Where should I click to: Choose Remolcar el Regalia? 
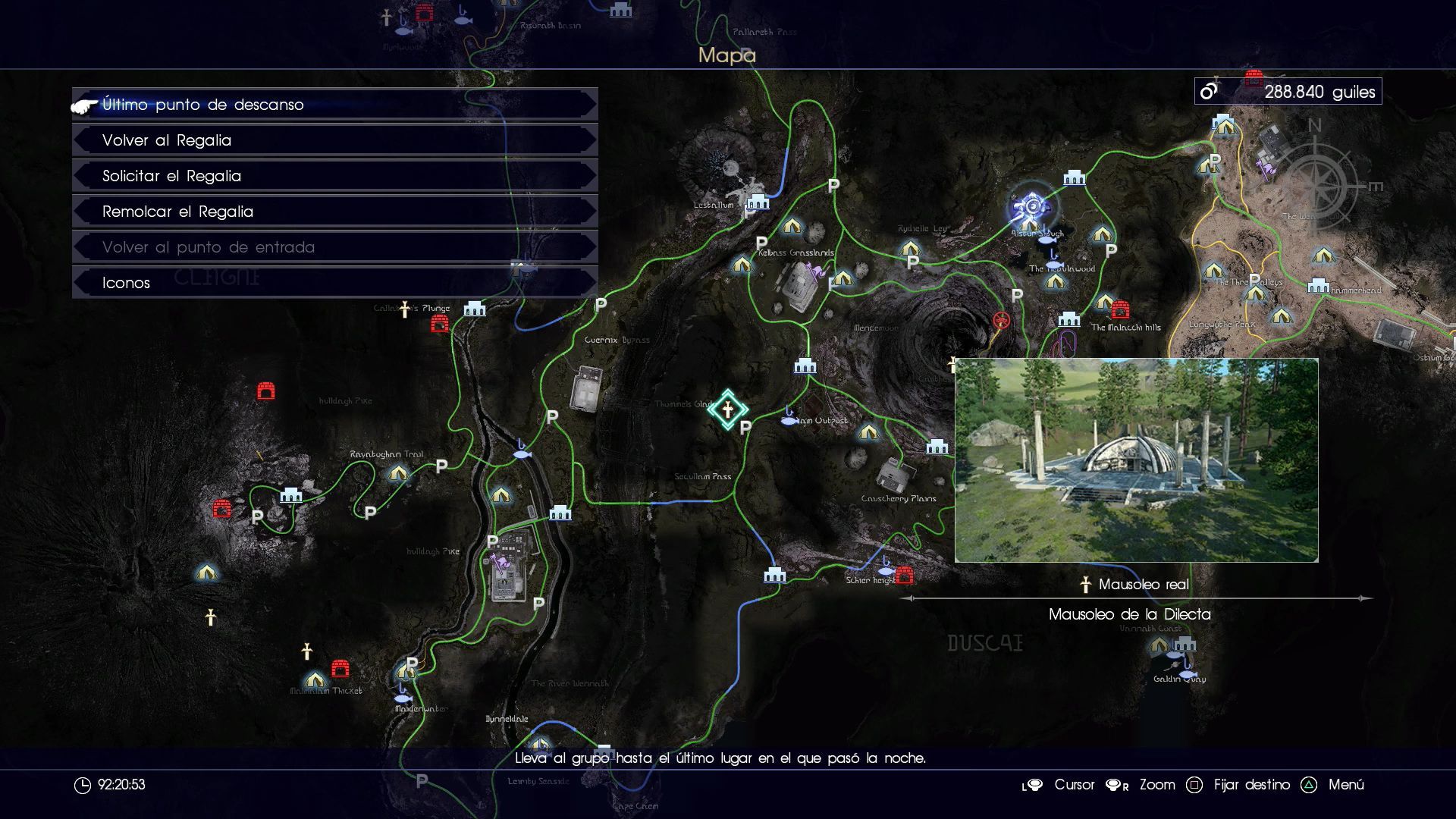334,212
